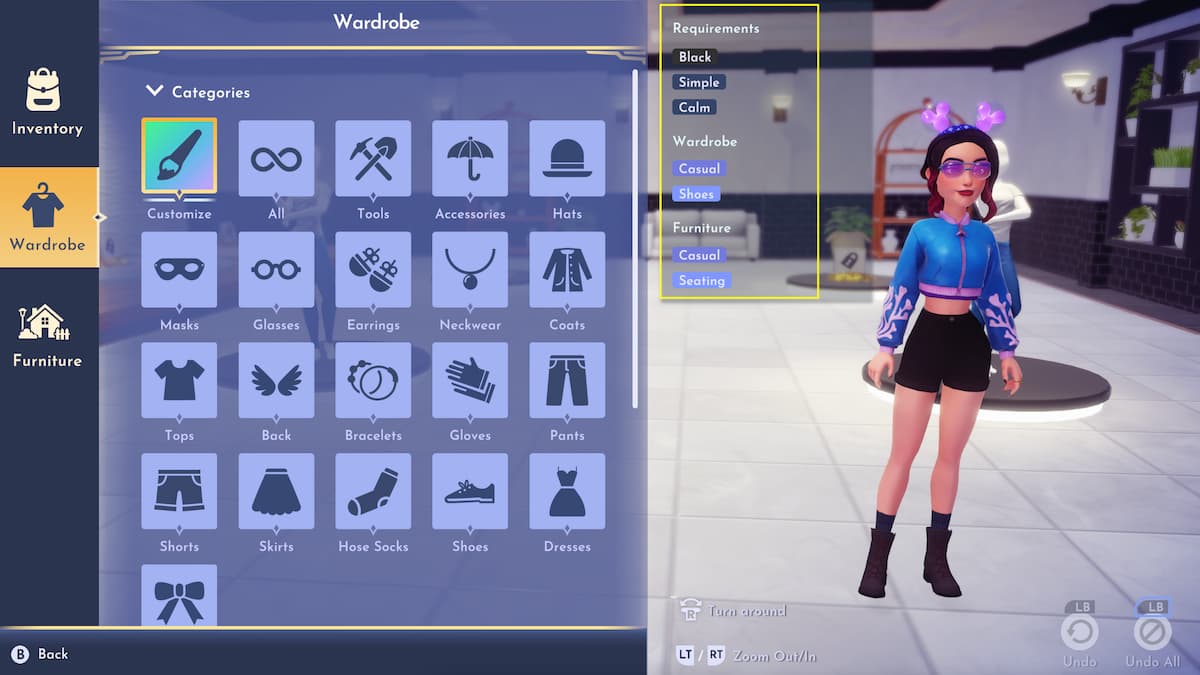
Task: Browse the Tops category
Action: pyautogui.click(x=179, y=380)
